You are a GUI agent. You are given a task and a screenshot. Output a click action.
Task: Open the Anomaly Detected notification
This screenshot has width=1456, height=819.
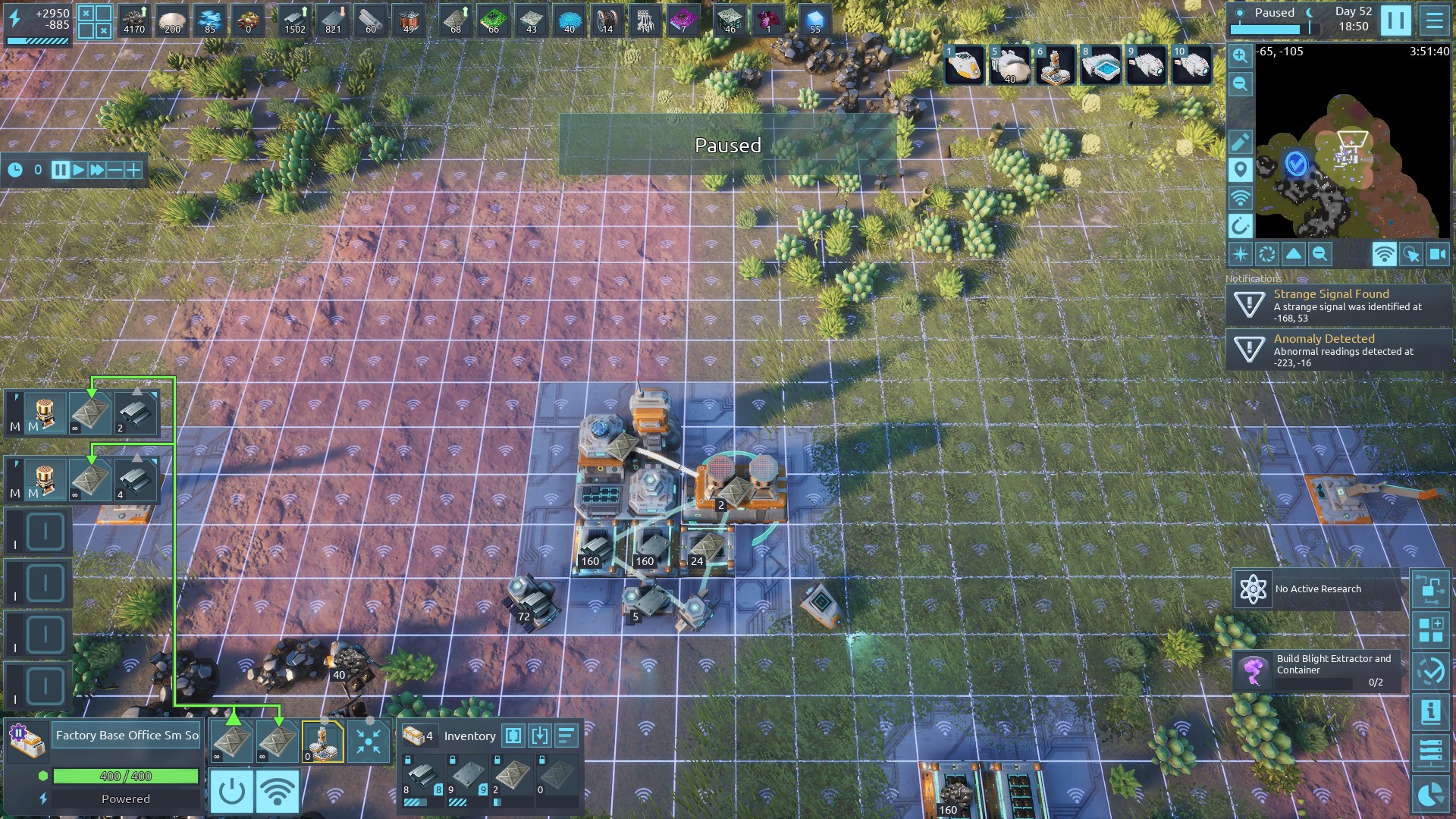[x=1338, y=350]
